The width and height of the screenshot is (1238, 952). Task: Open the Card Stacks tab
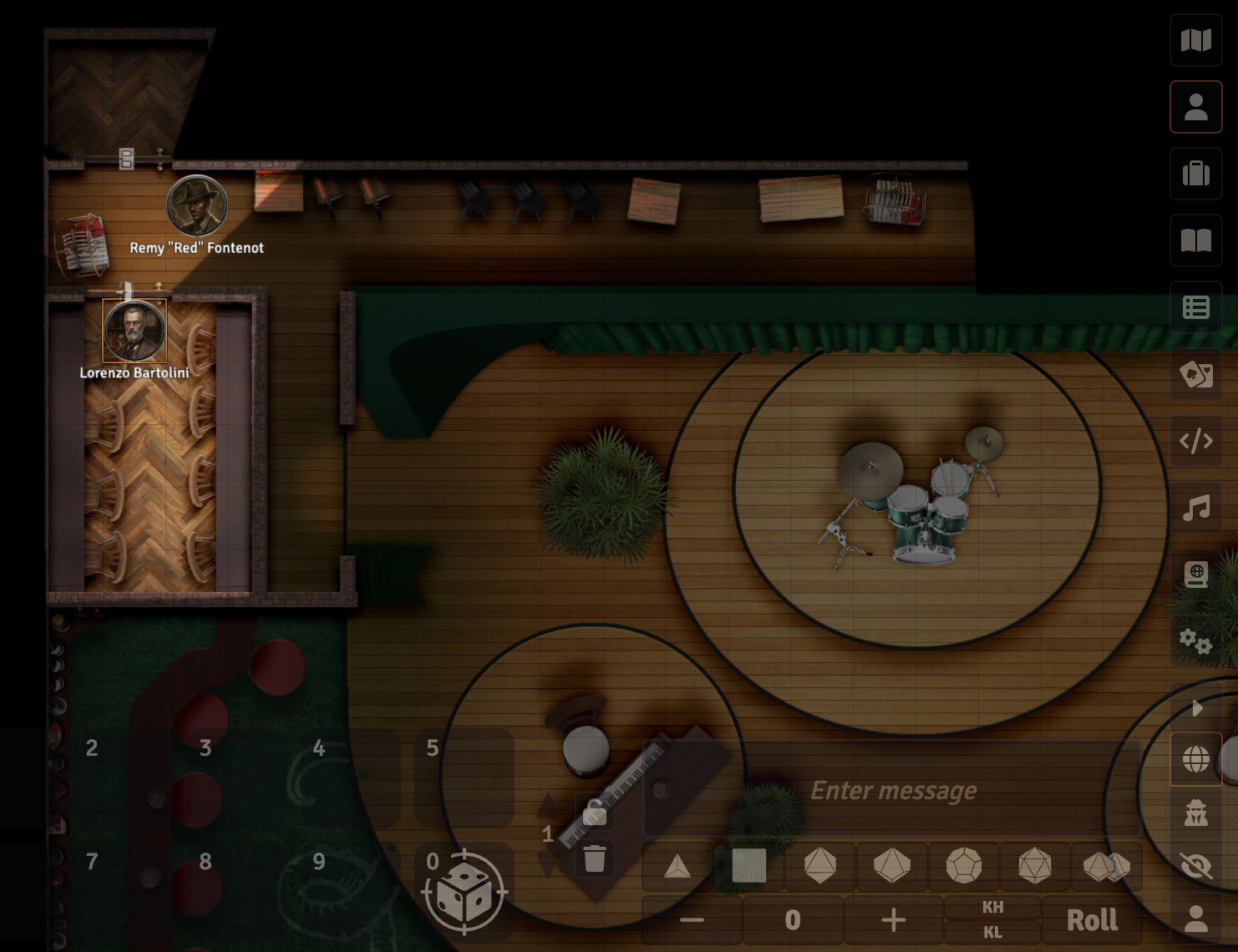(1195, 374)
